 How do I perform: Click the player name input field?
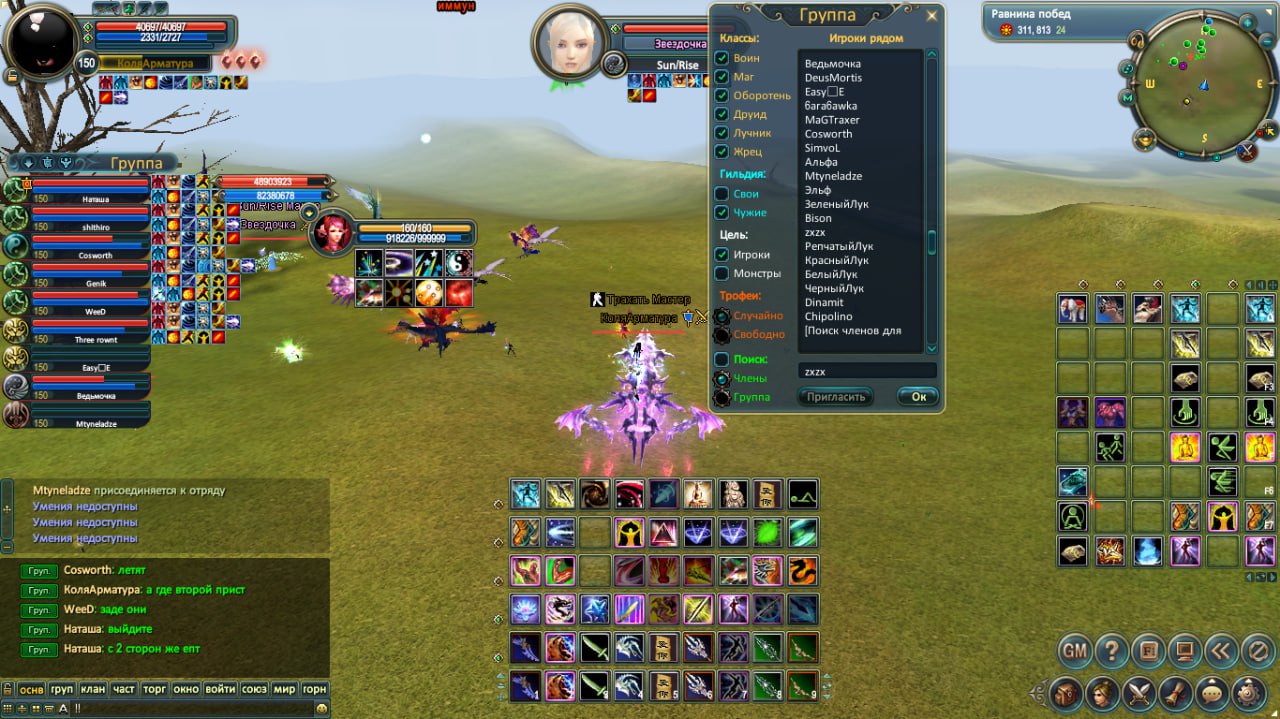(866, 371)
